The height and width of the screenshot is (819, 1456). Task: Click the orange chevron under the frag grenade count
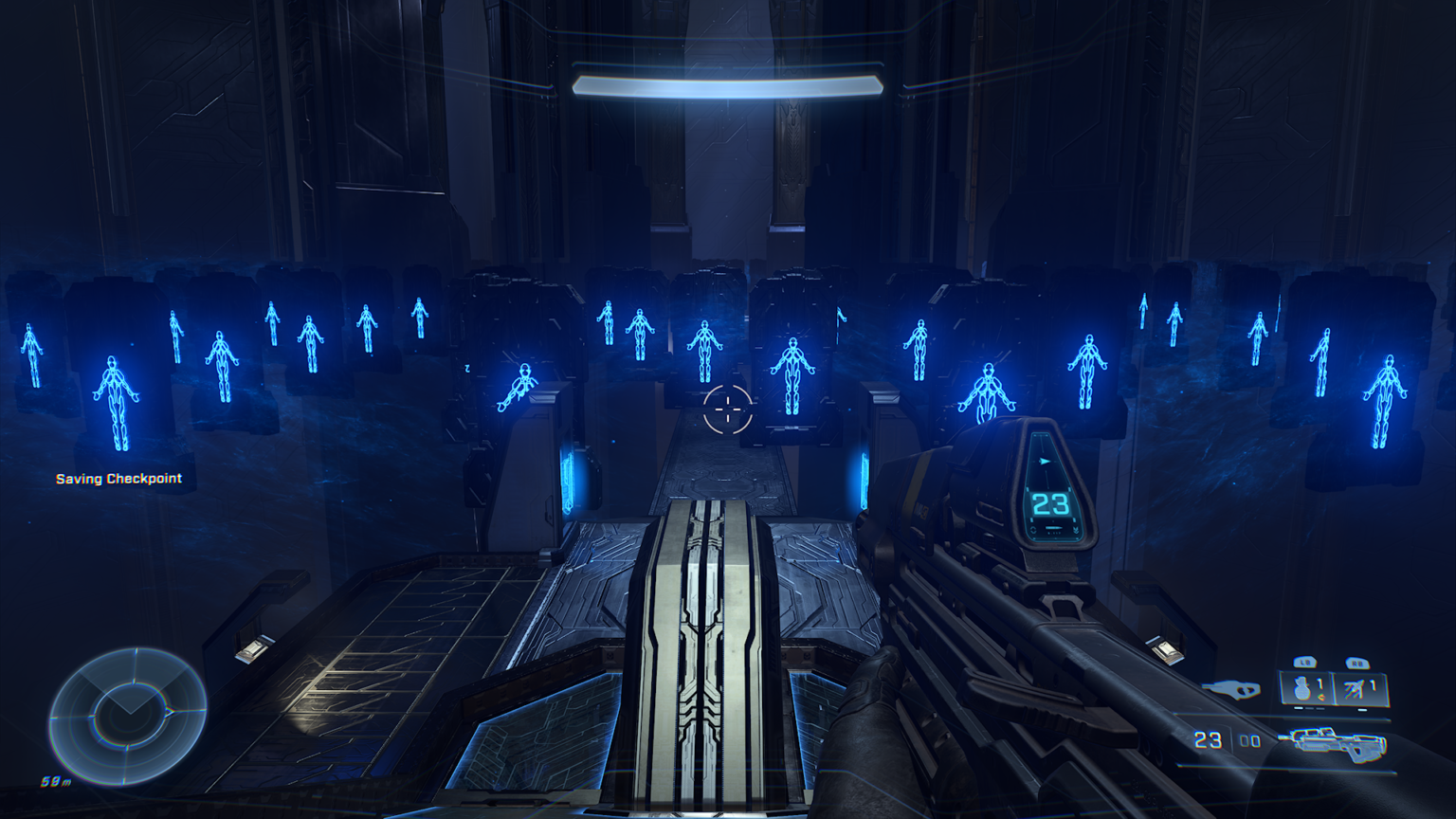pos(1320,697)
